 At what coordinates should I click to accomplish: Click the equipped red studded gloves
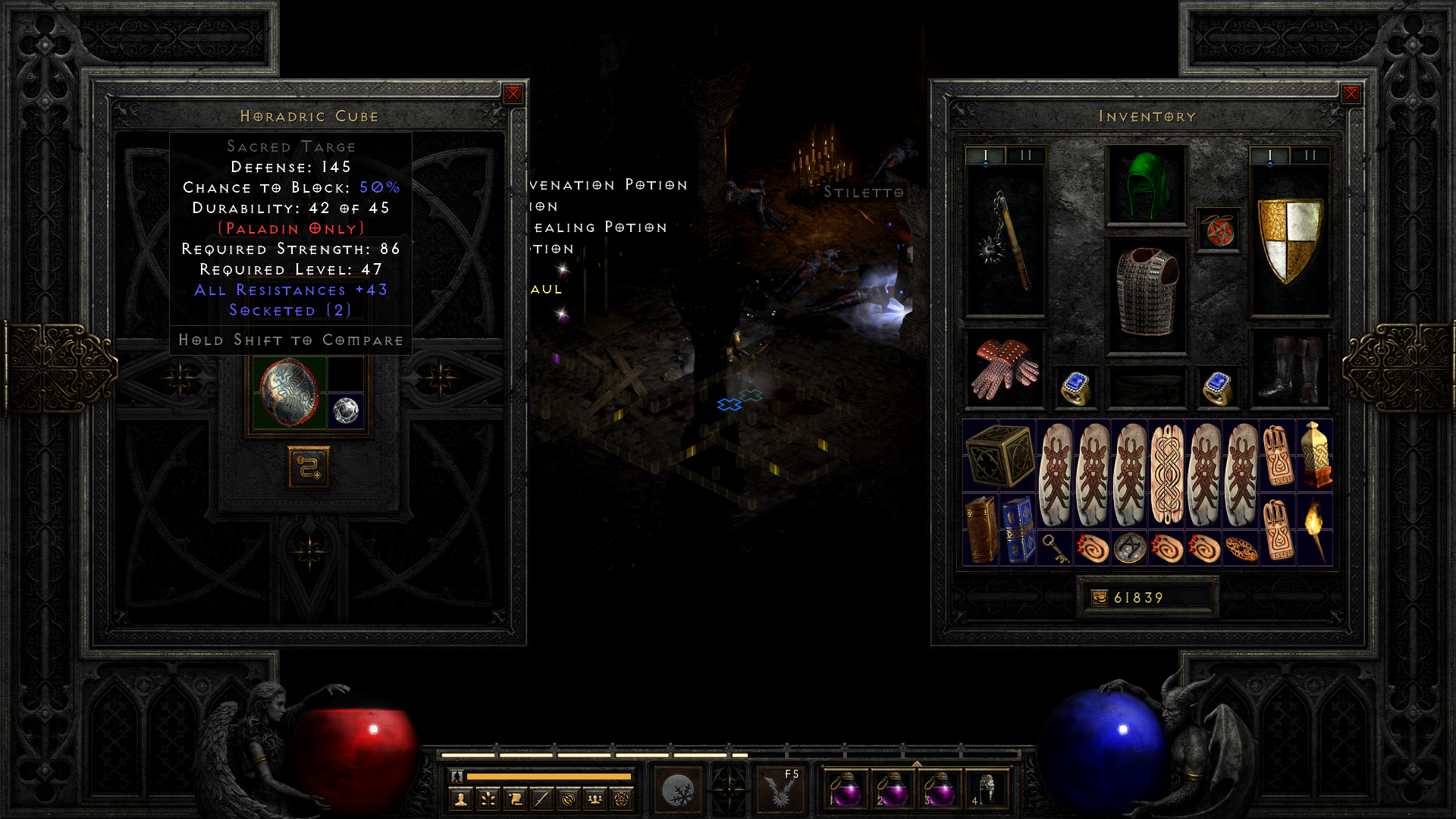click(1006, 369)
